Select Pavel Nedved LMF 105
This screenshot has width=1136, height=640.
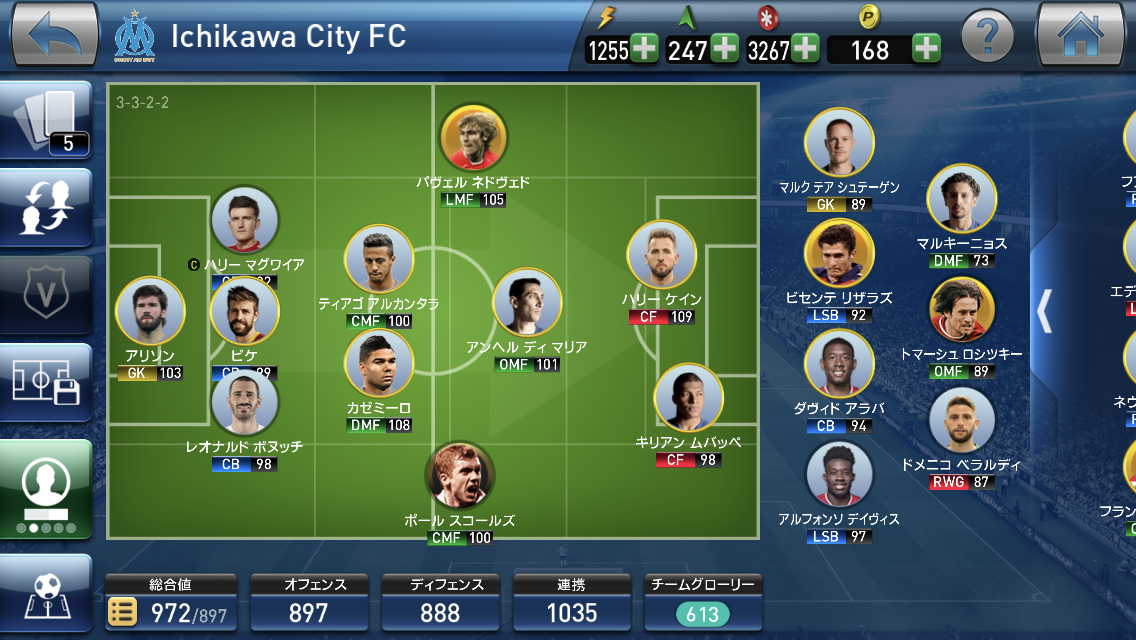pos(473,138)
